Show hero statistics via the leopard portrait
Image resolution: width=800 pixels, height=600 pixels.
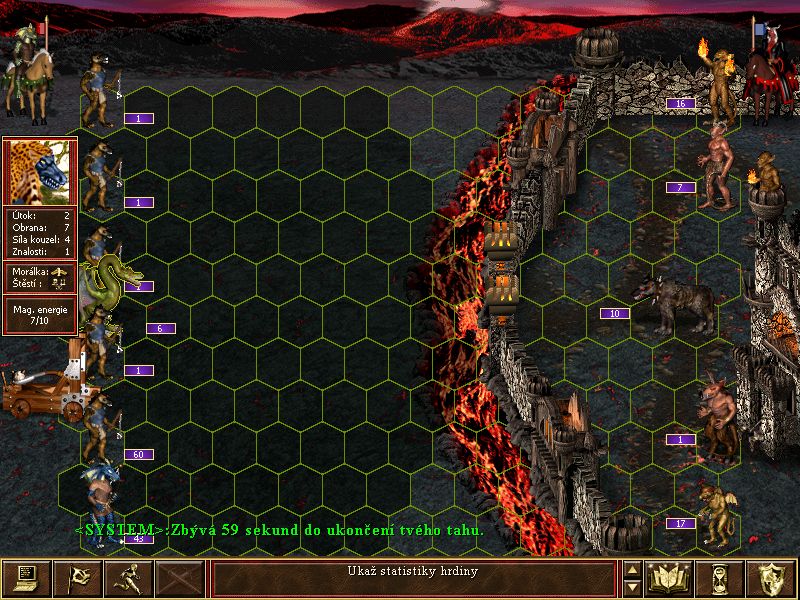(40, 170)
